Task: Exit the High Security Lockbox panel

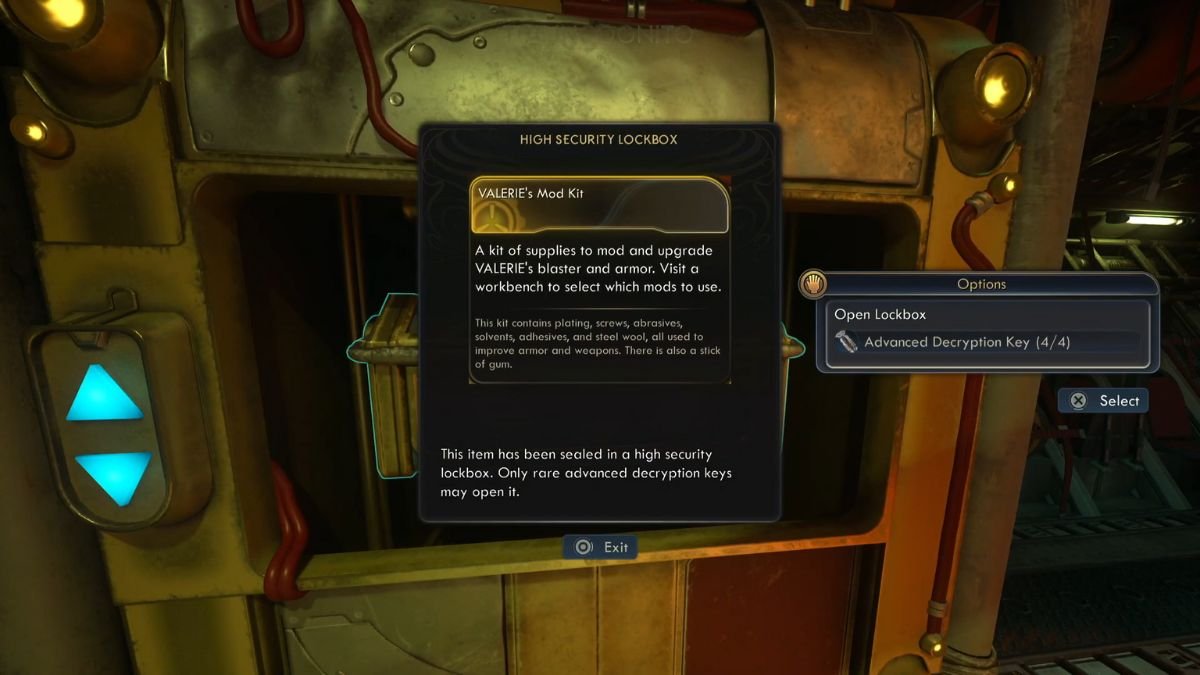Action: [x=601, y=547]
